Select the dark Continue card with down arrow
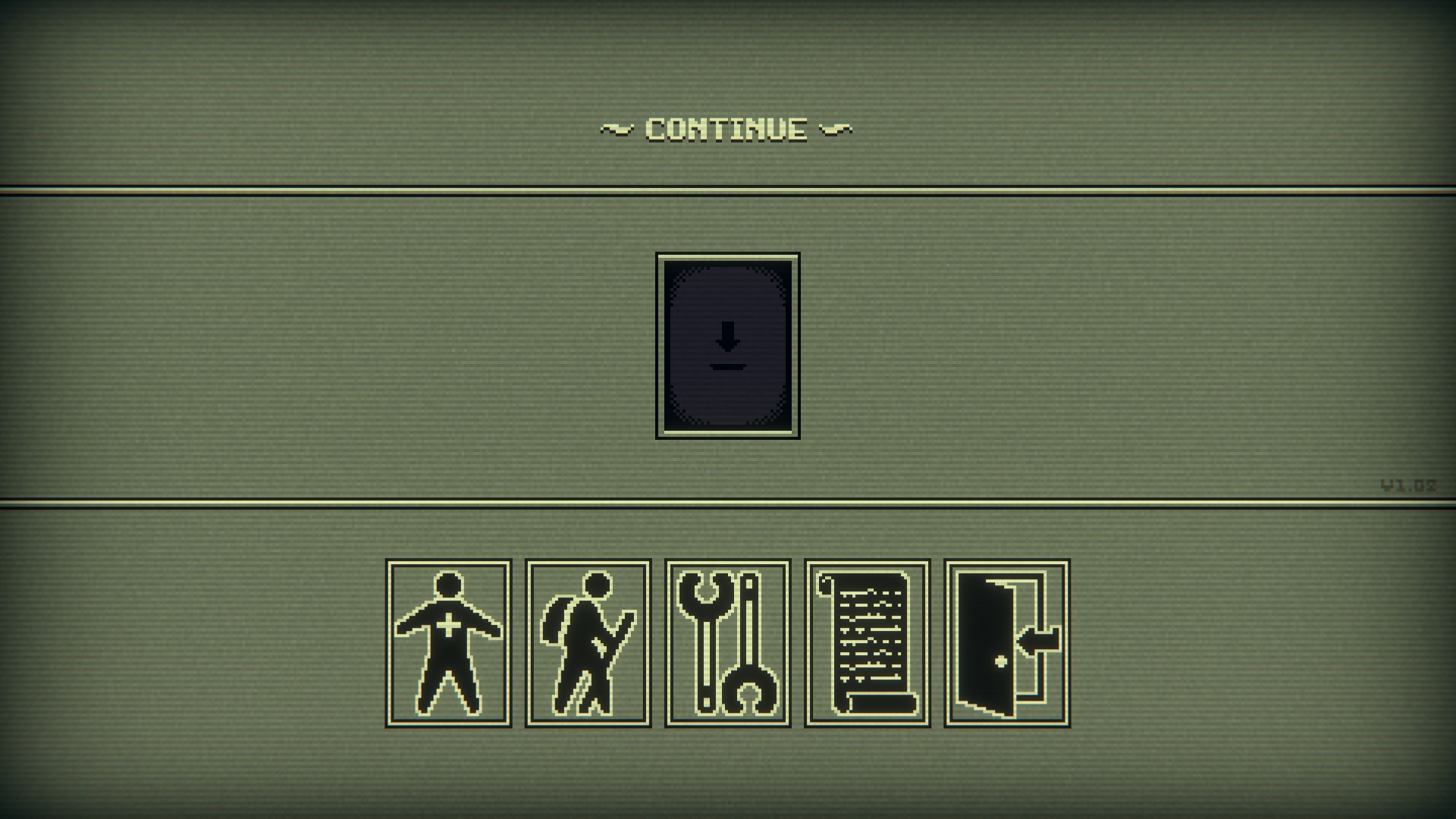 (727, 346)
